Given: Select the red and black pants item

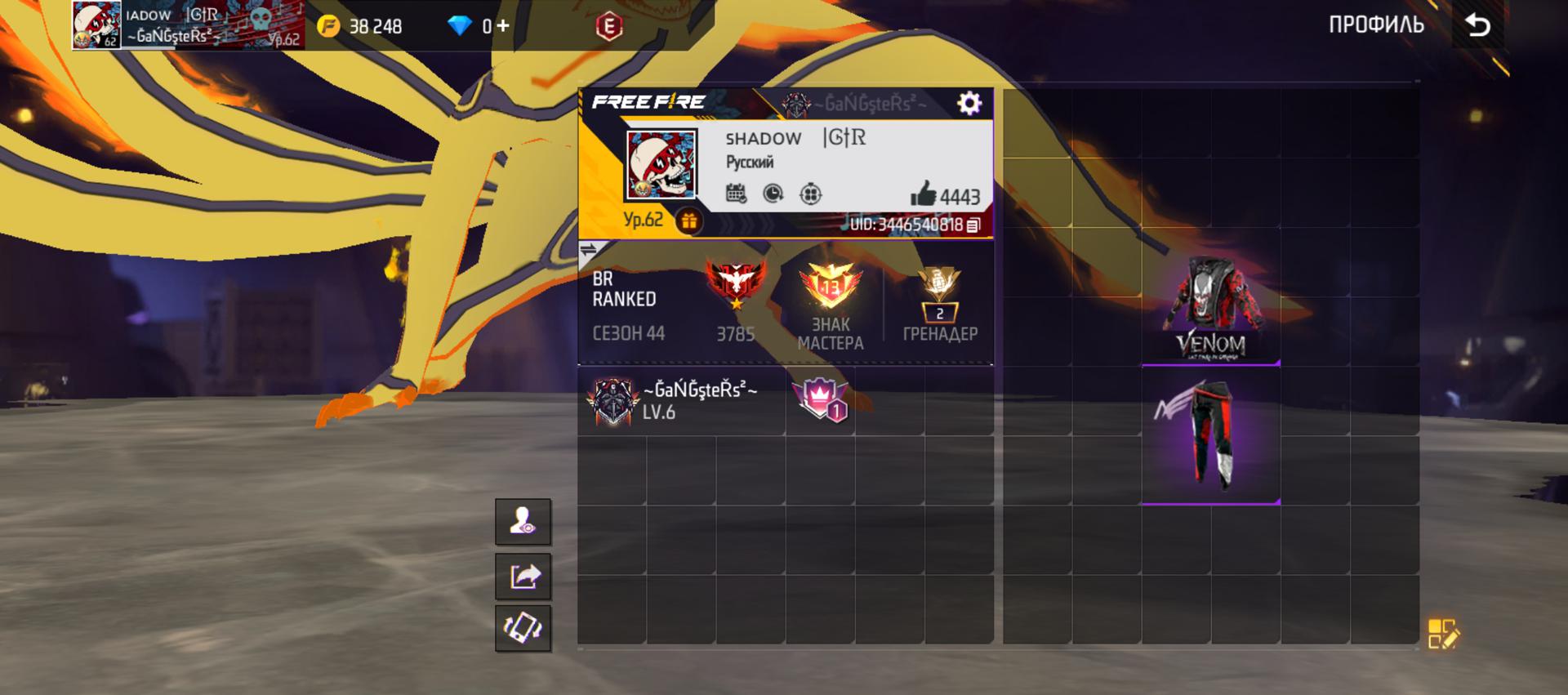Looking at the screenshot, I should (1210, 434).
